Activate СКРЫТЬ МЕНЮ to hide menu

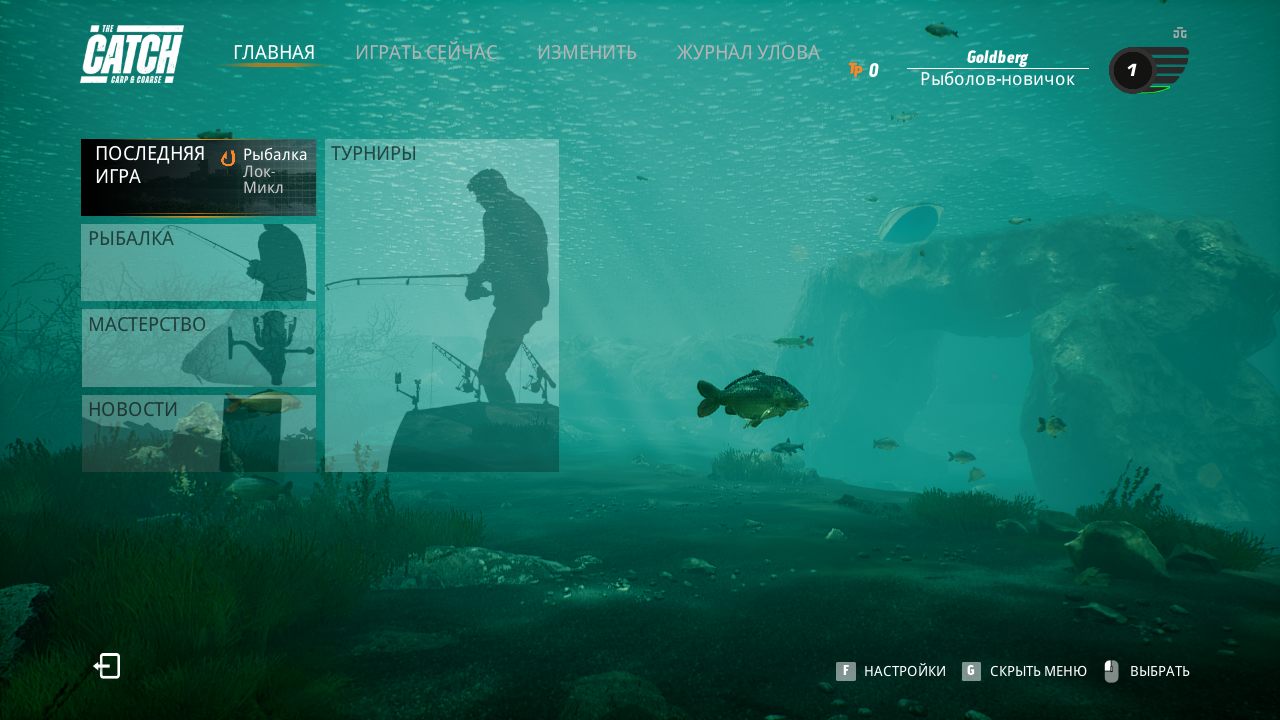click(1025, 671)
